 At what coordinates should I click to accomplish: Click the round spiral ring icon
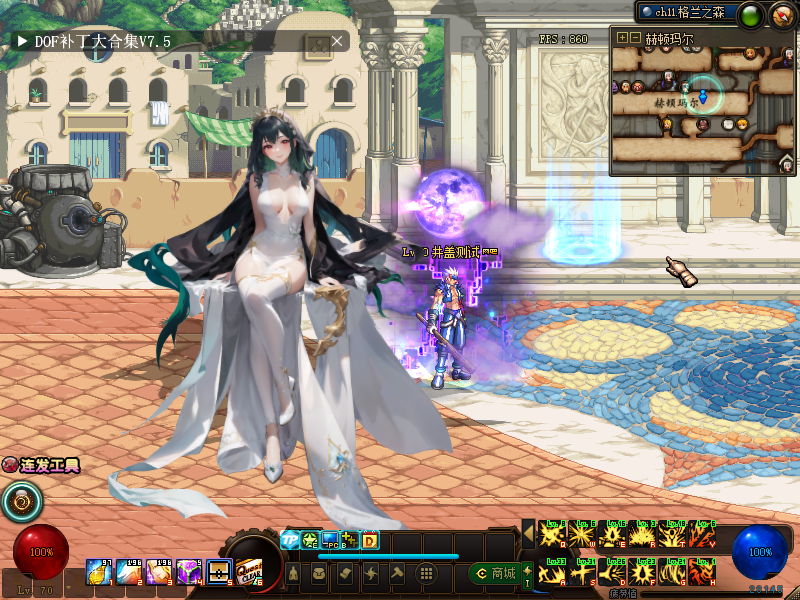coord(19,501)
